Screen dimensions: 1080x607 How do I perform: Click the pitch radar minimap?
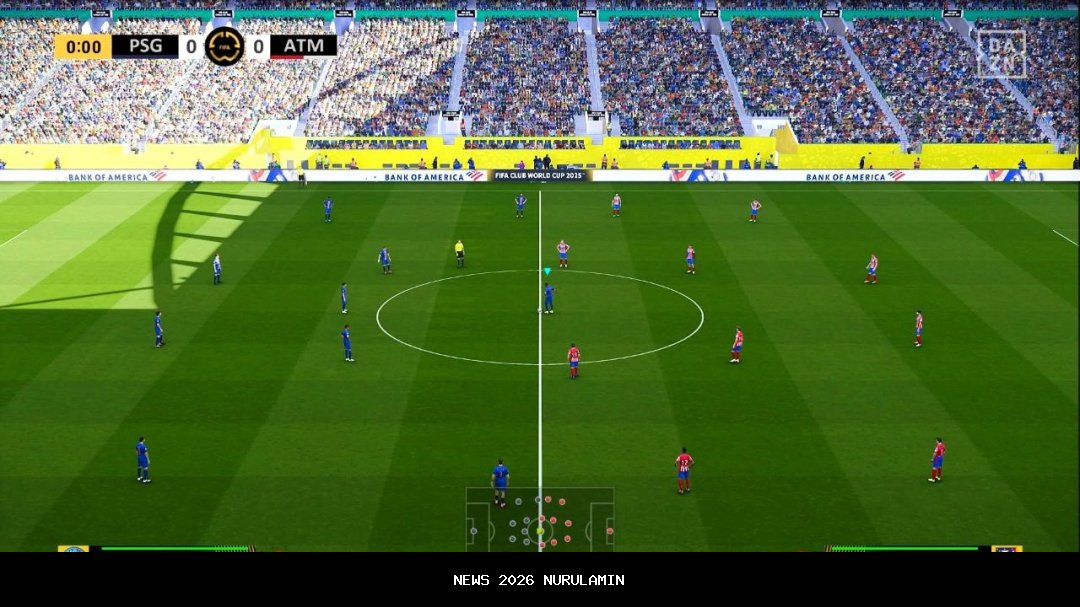[x=540, y=519]
